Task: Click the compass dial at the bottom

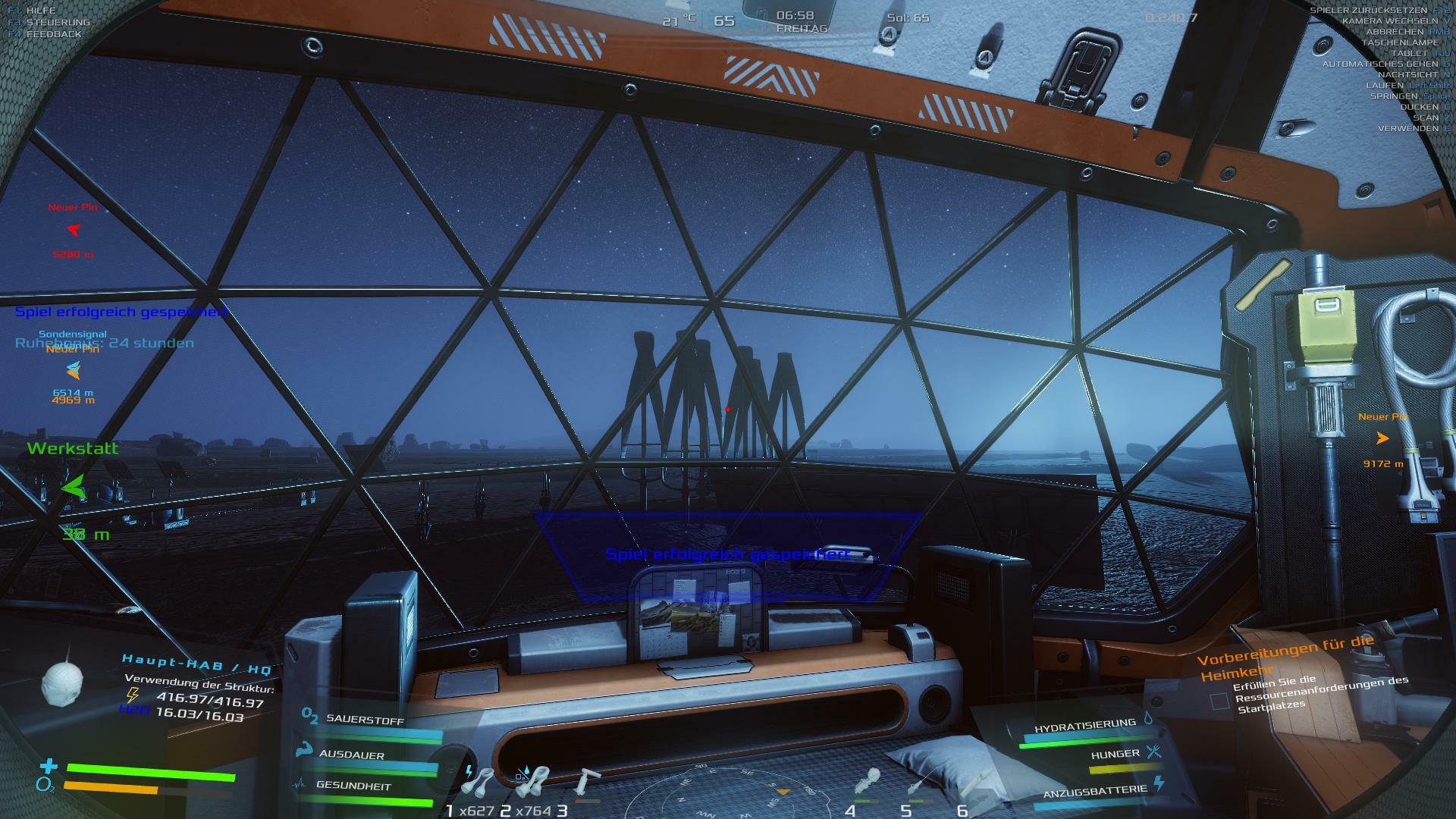Action: coord(728,796)
